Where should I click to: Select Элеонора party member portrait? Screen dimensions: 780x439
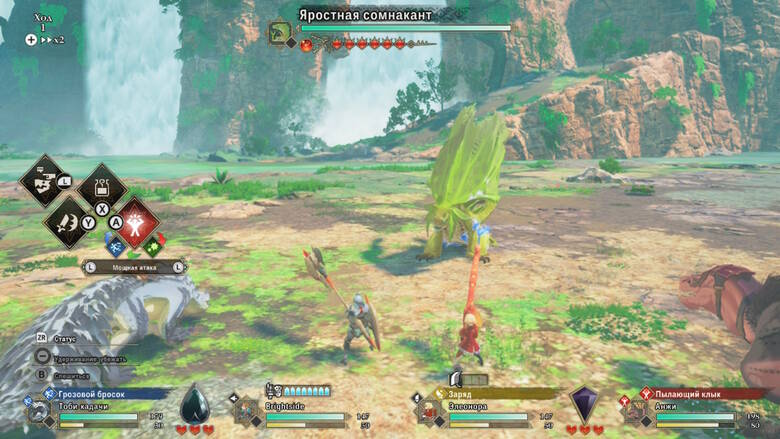coord(429,413)
